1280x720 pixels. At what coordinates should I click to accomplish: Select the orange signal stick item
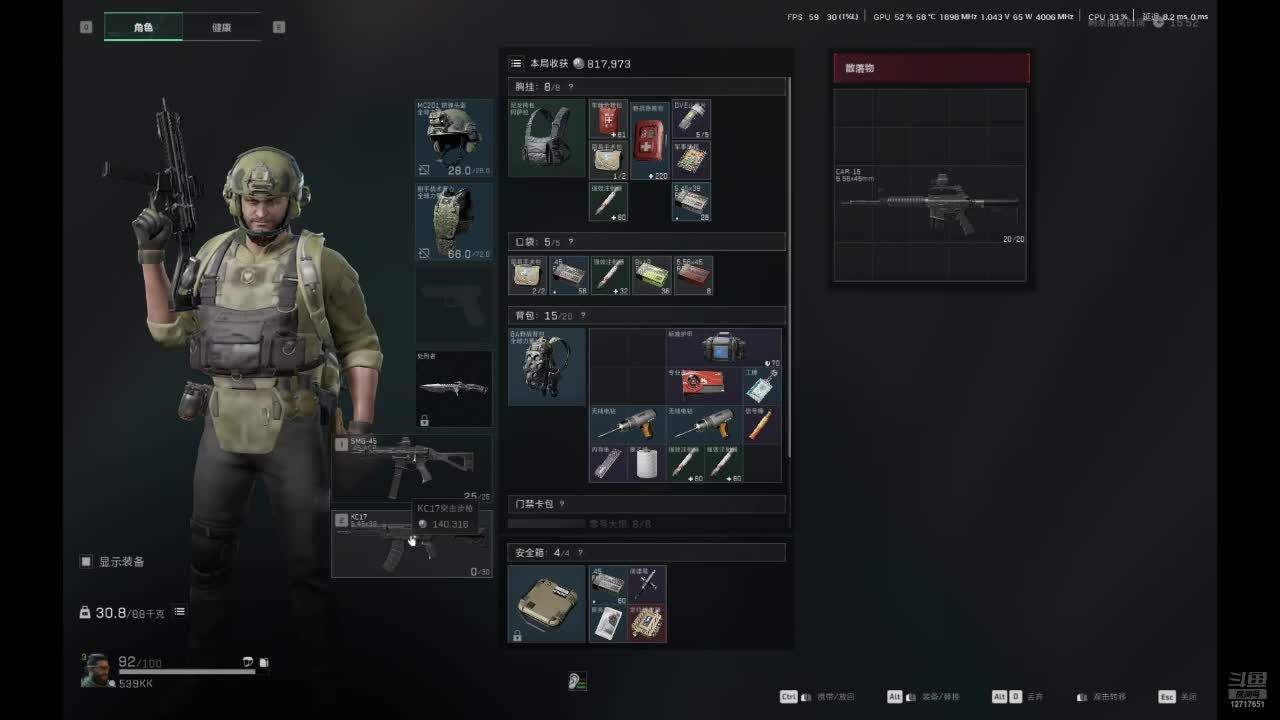click(762, 425)
